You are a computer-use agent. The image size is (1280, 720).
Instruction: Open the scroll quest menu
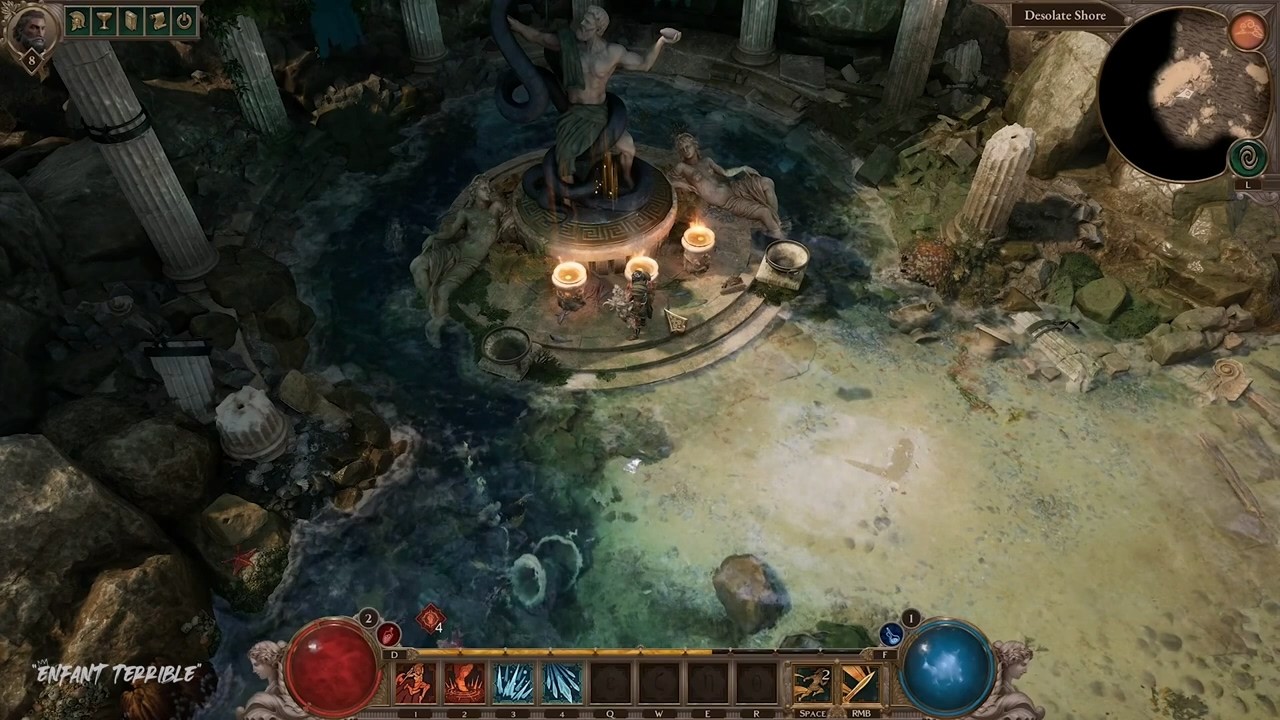[156, 21]
